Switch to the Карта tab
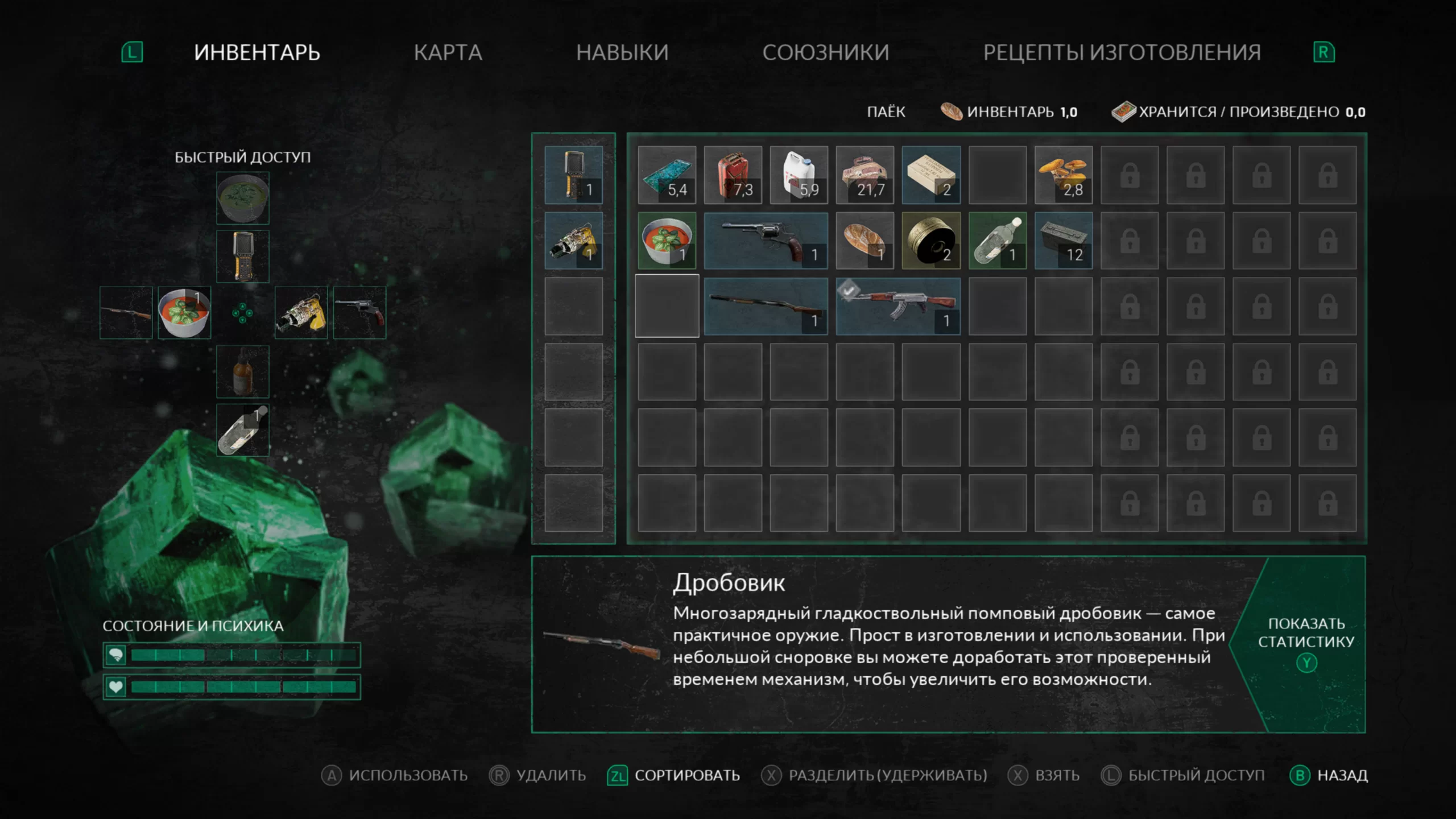Image resolution: width=1456 pixels, height=819 pixels. point(448,52)
